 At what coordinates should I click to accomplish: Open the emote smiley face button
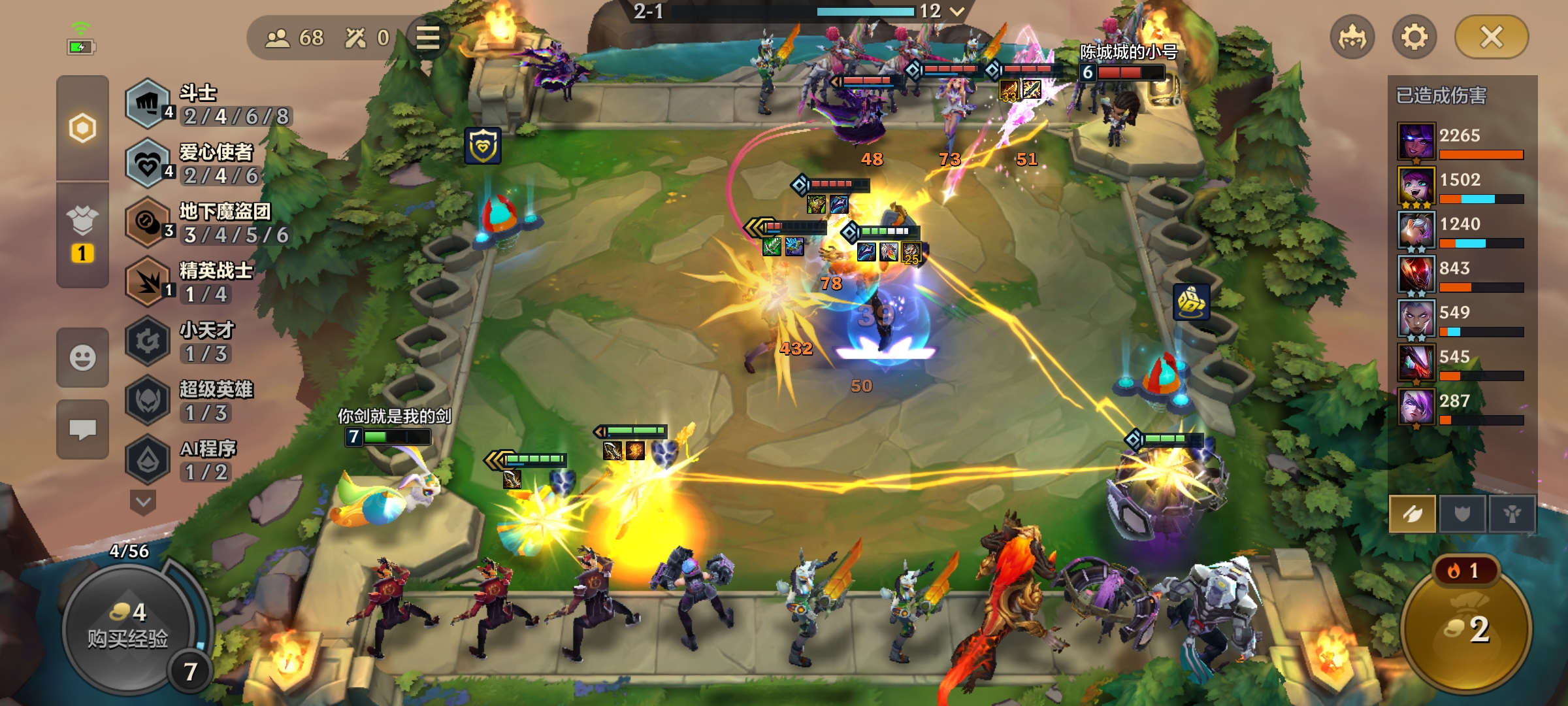82,358
